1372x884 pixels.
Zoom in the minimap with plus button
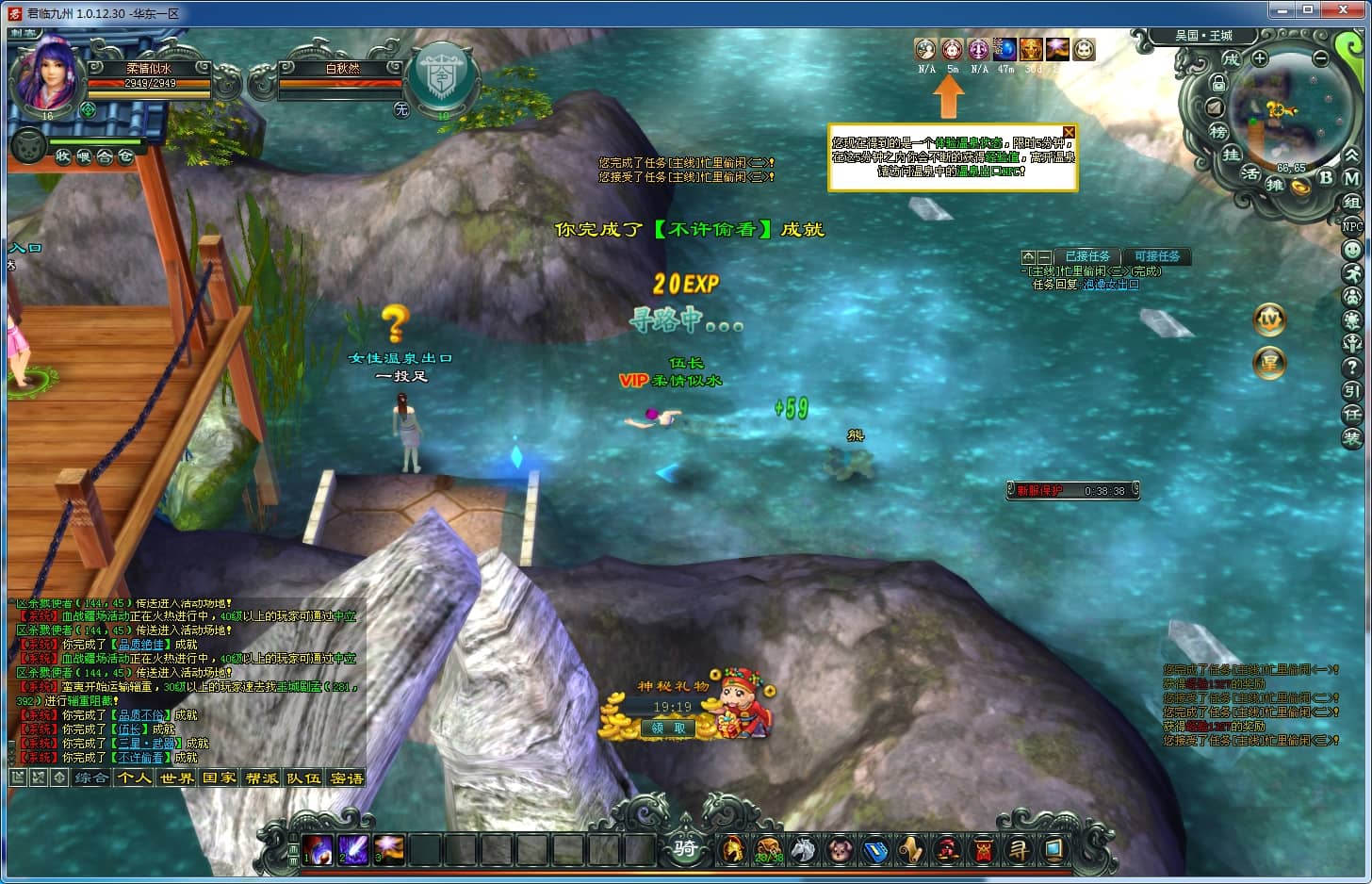1260,58
